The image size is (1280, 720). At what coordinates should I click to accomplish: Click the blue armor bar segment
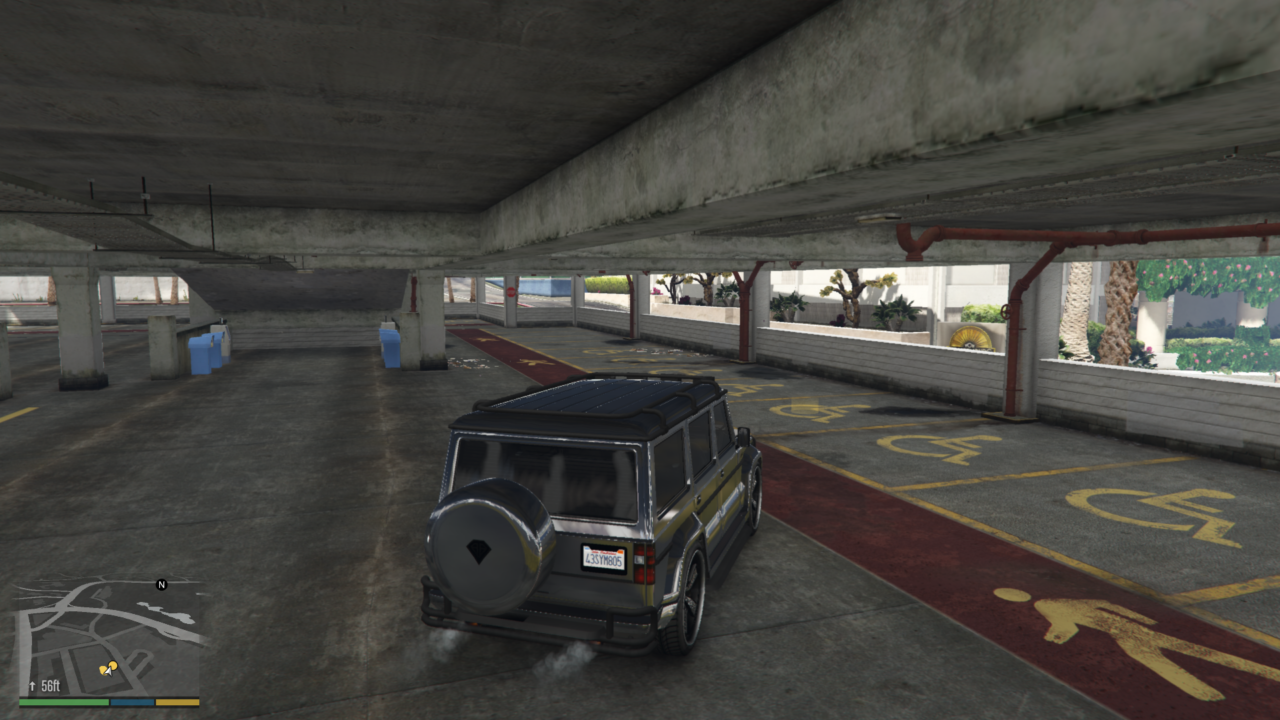(132, 702)
